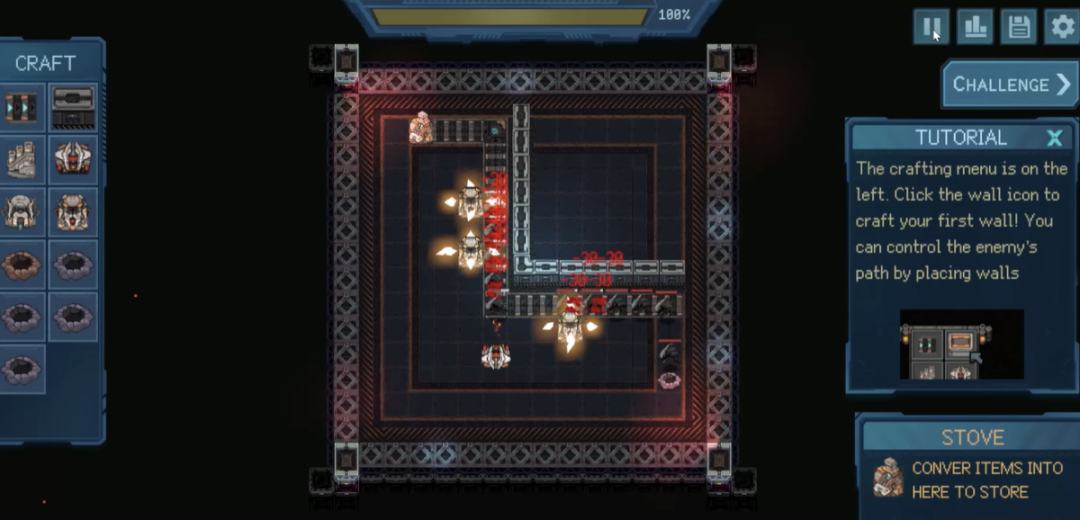Screen dimensions: 1080x520
Task: Open the gear settings menu
Action: point(1061,27)
